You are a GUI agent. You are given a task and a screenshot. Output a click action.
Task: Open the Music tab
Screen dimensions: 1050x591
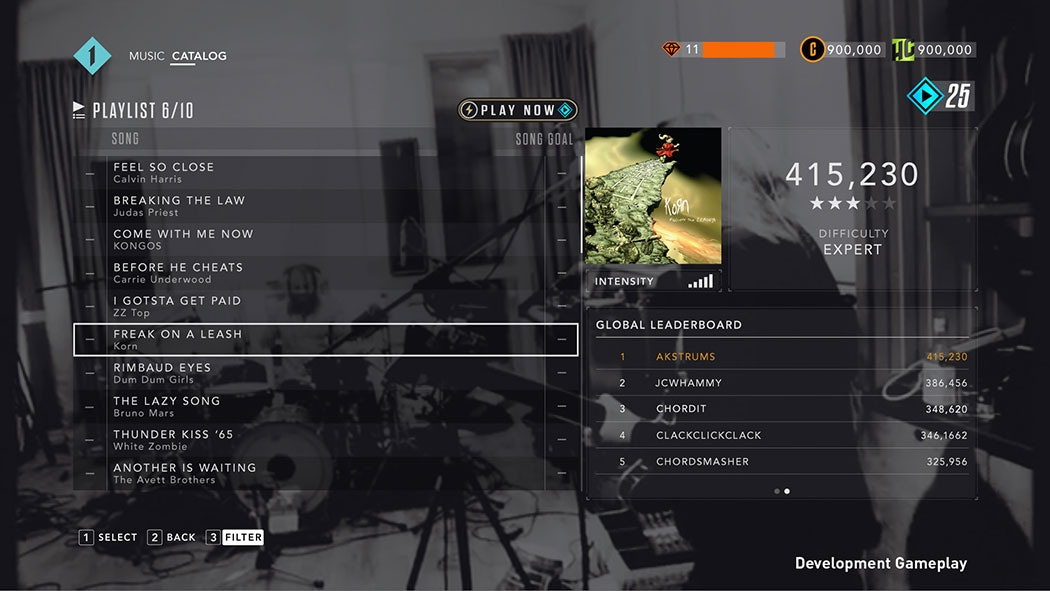click(146, 56)
